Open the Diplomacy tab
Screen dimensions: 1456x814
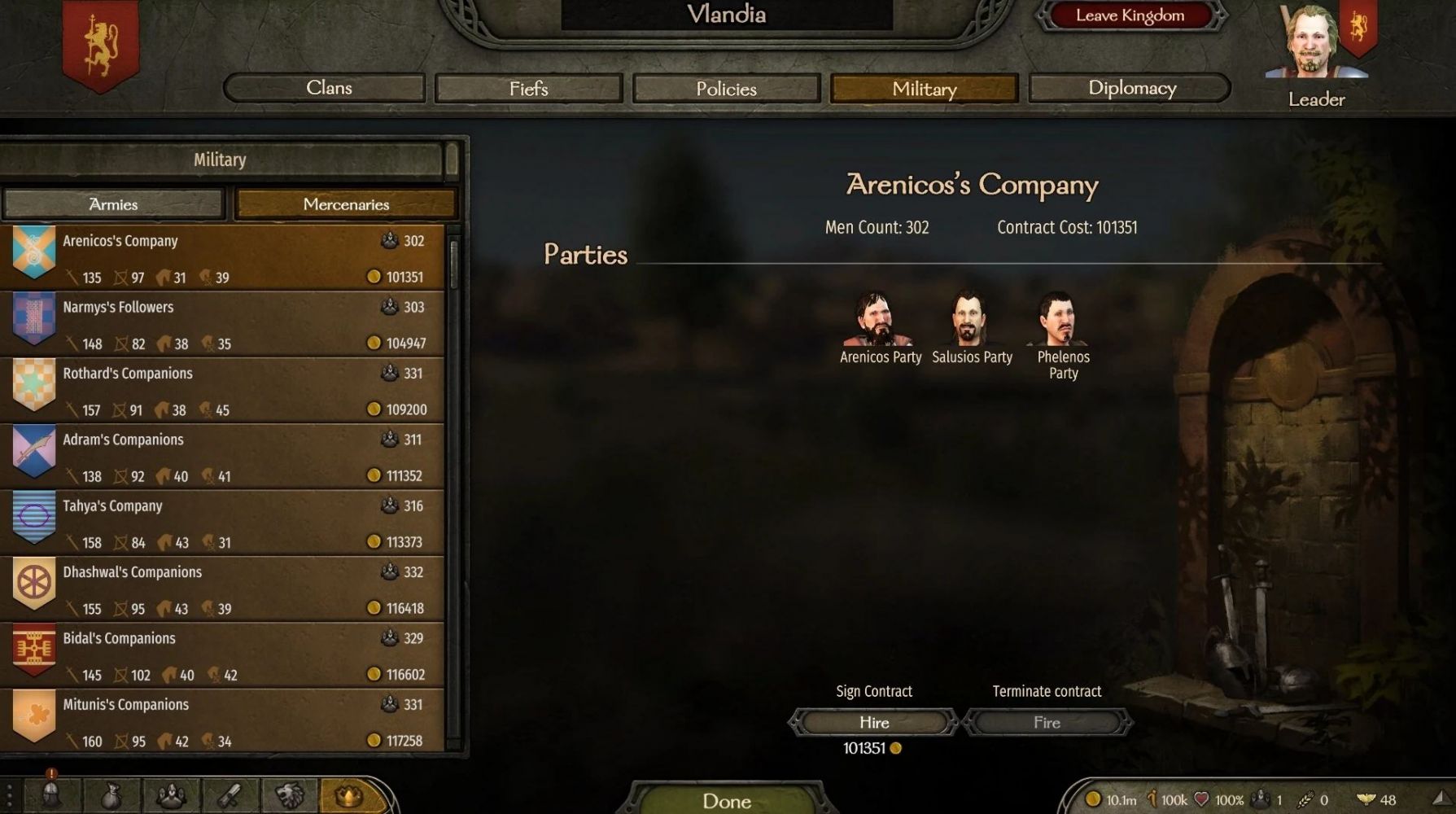(1130, 88)
